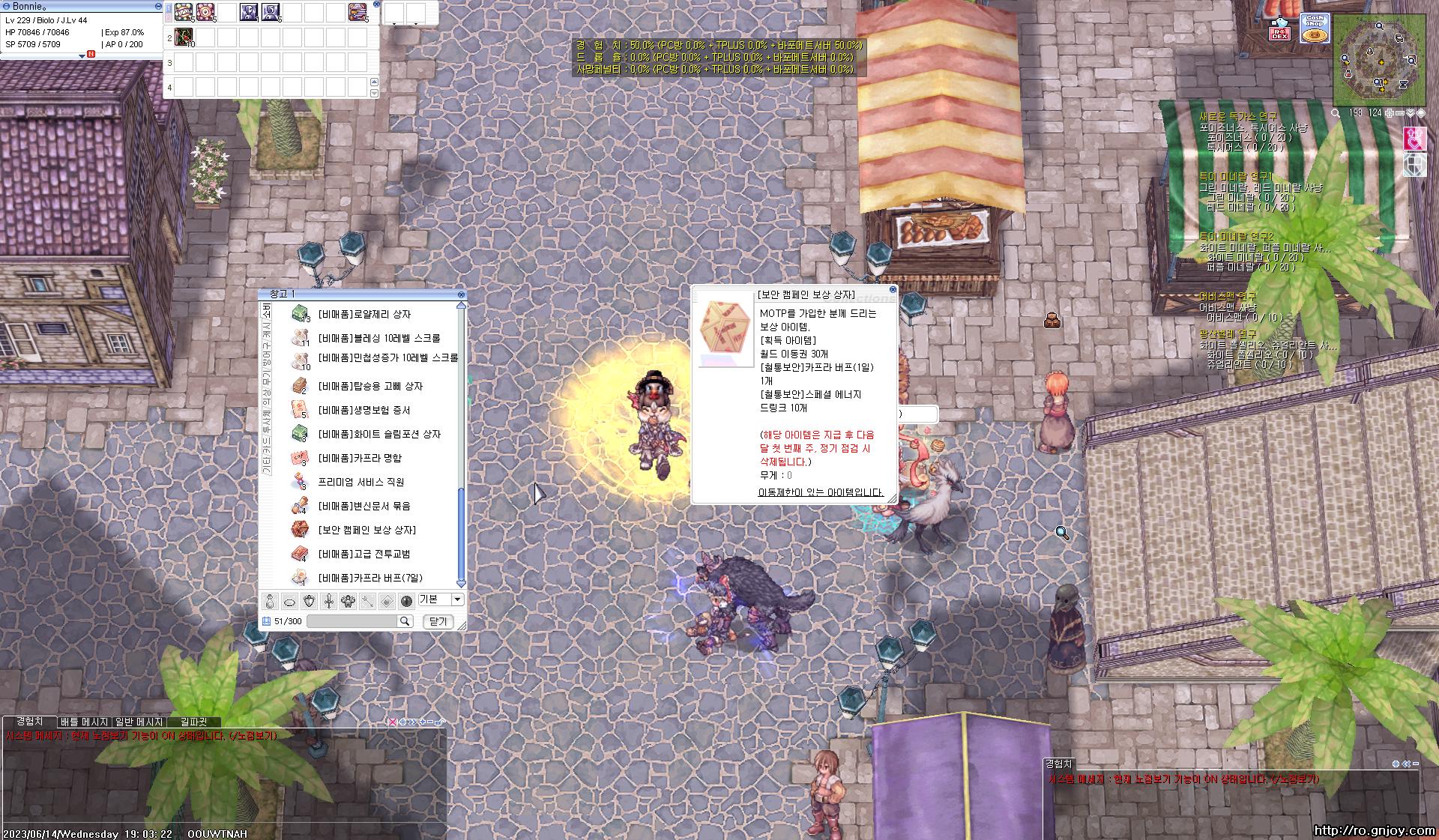Click the storage search magnifier button
This screenshot has width=1439, height=840.
(405, 621)
